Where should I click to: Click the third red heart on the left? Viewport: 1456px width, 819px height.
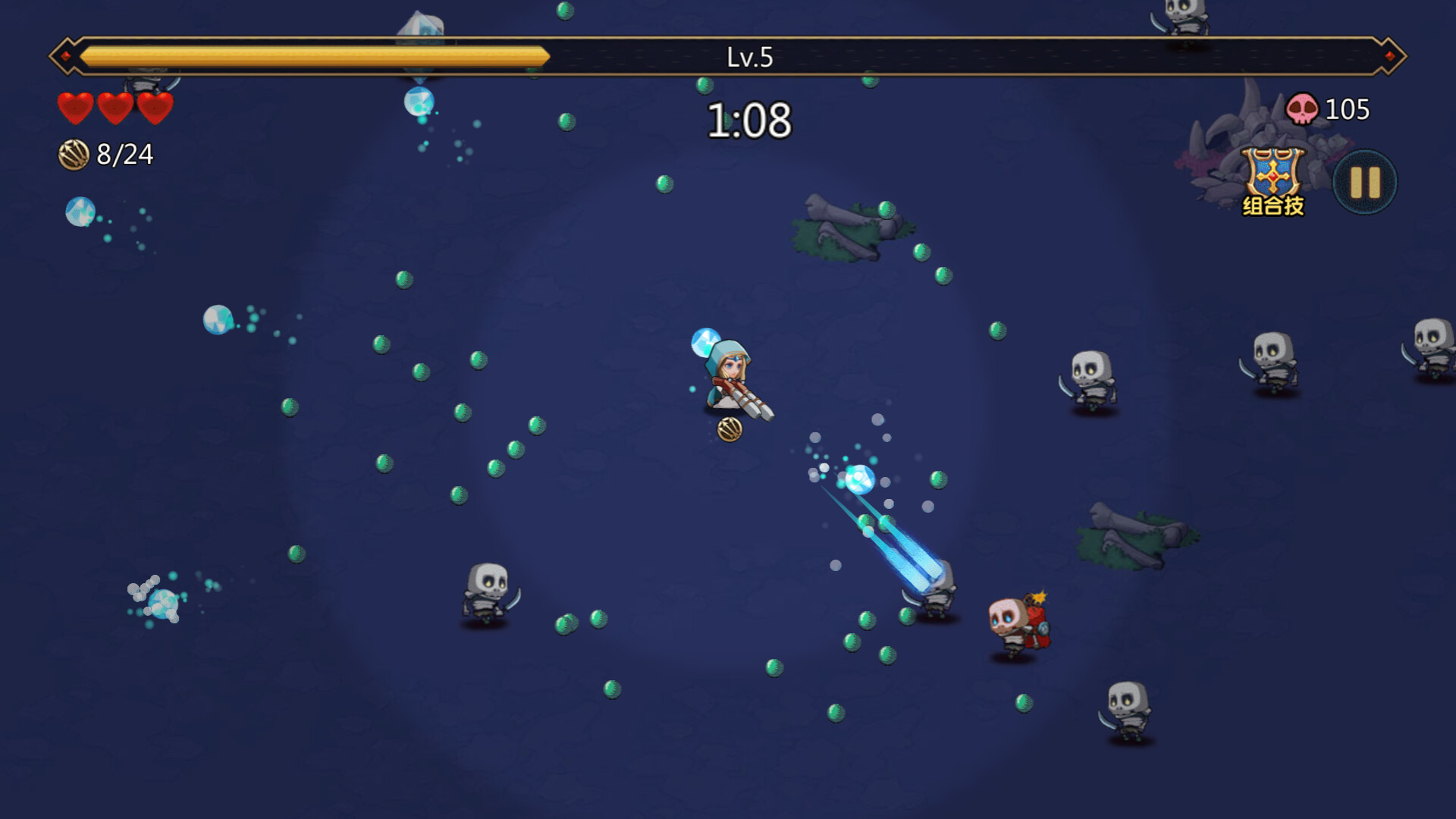pyautogui.click(x=156, y=108)
